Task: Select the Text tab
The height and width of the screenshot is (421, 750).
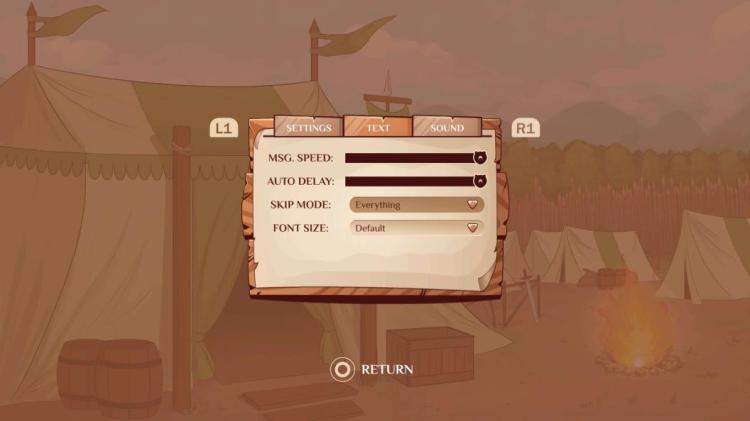Action: [x=378, y=128]
